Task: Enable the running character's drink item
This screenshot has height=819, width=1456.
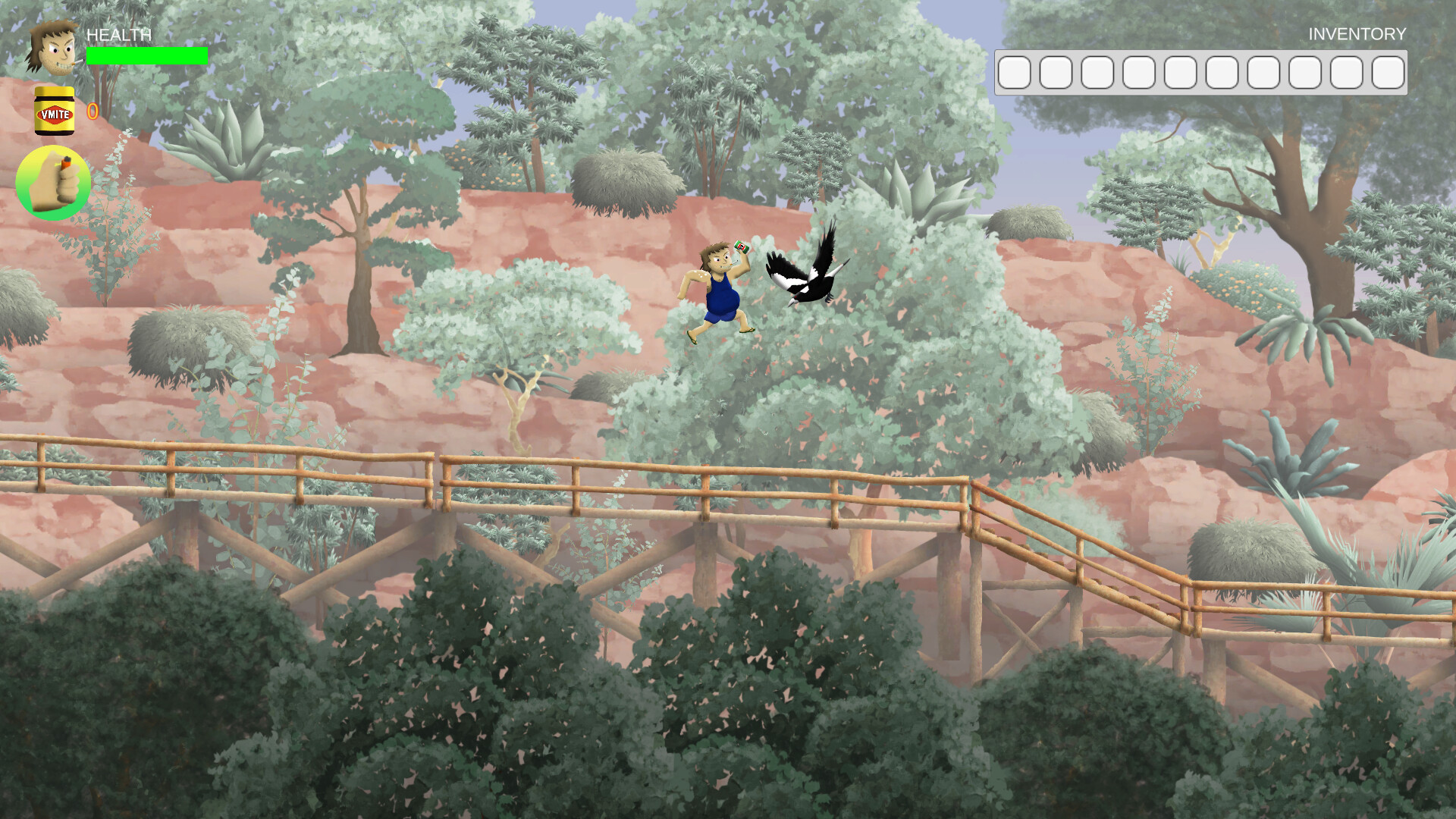Action: pos(742,248)
